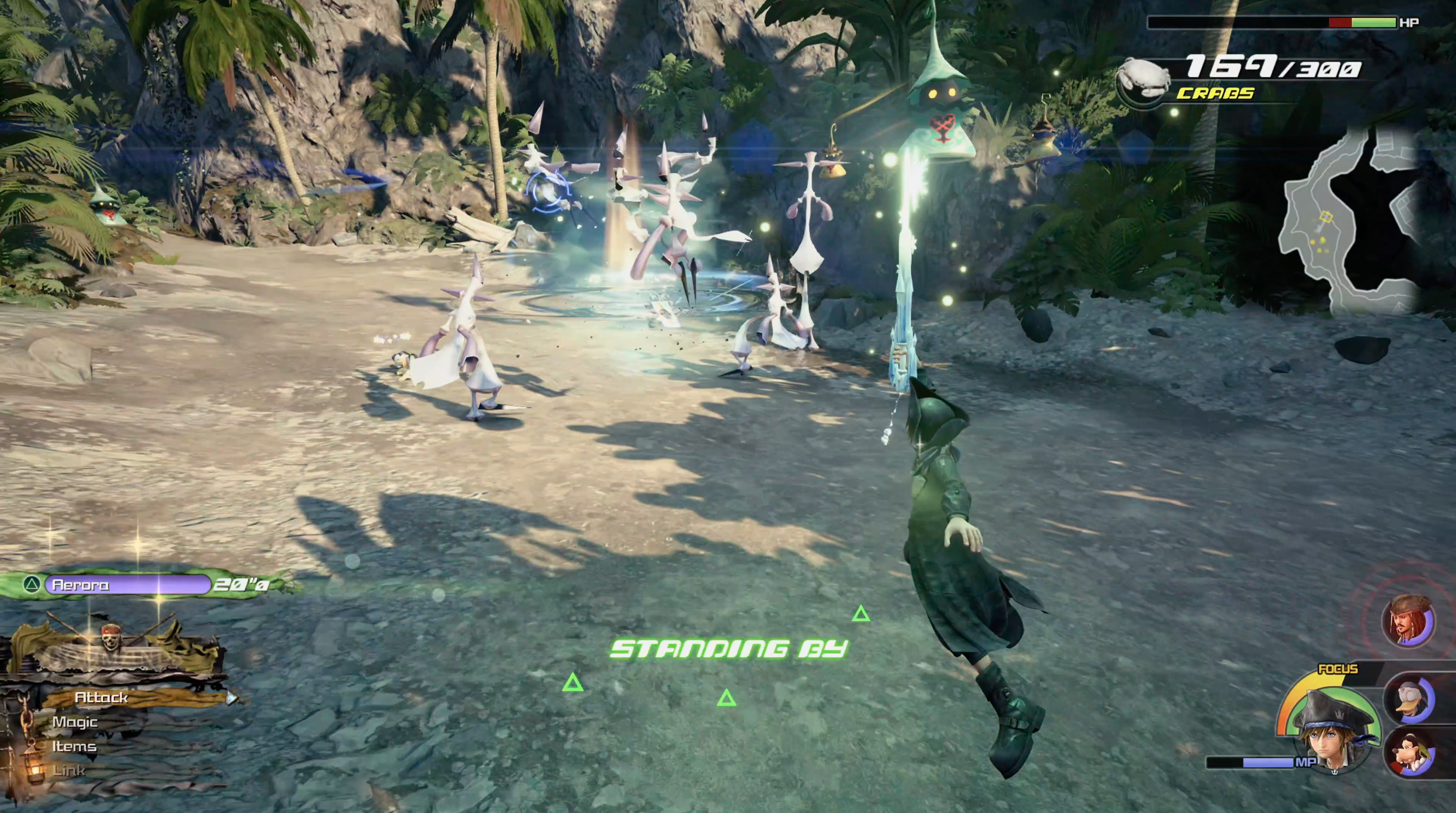This screenshot has height=813, width=1456.
Task: Select Donald's party portrait
Action: tap(1409, 699)
